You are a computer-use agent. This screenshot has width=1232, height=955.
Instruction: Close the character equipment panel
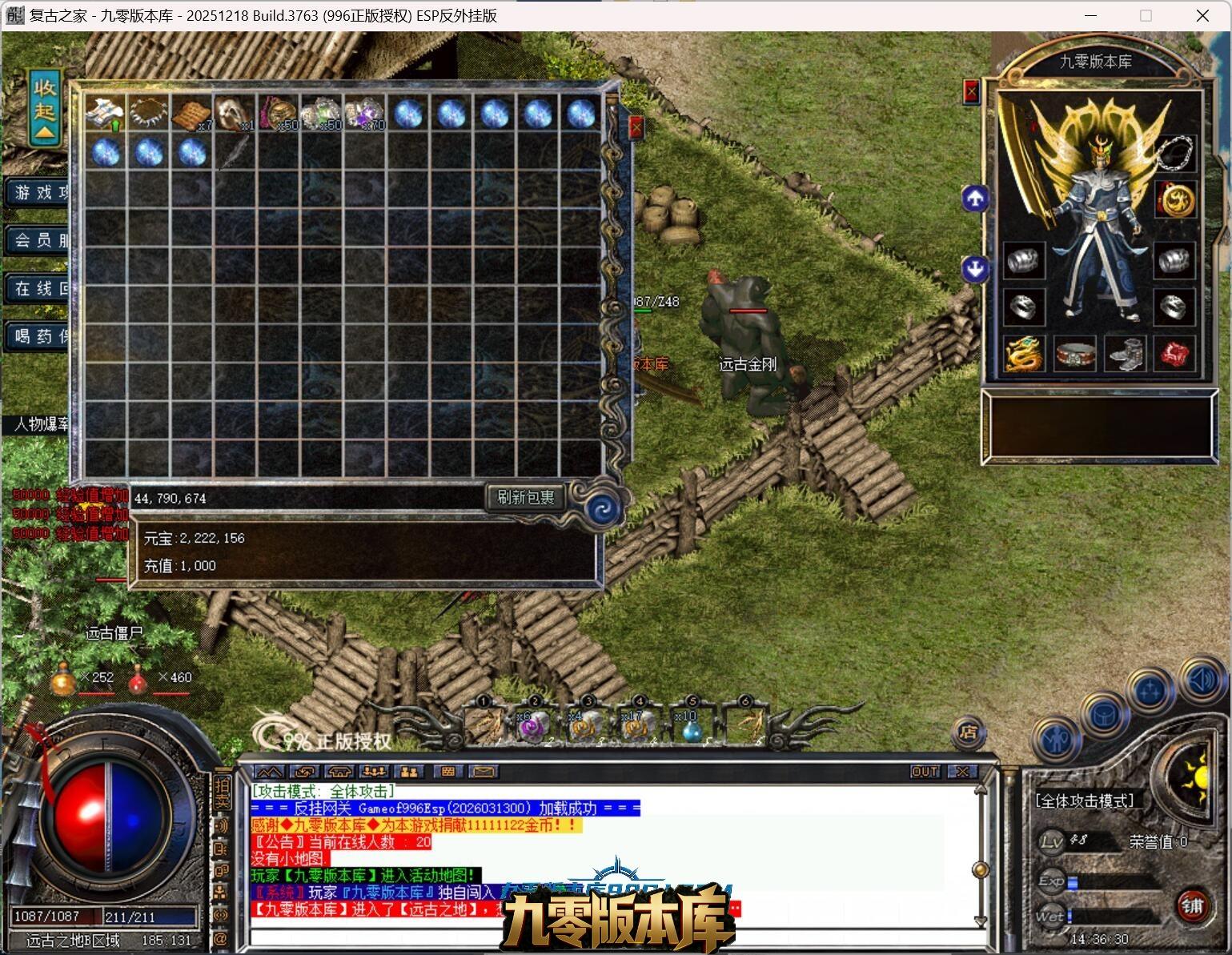pos(971,91)
